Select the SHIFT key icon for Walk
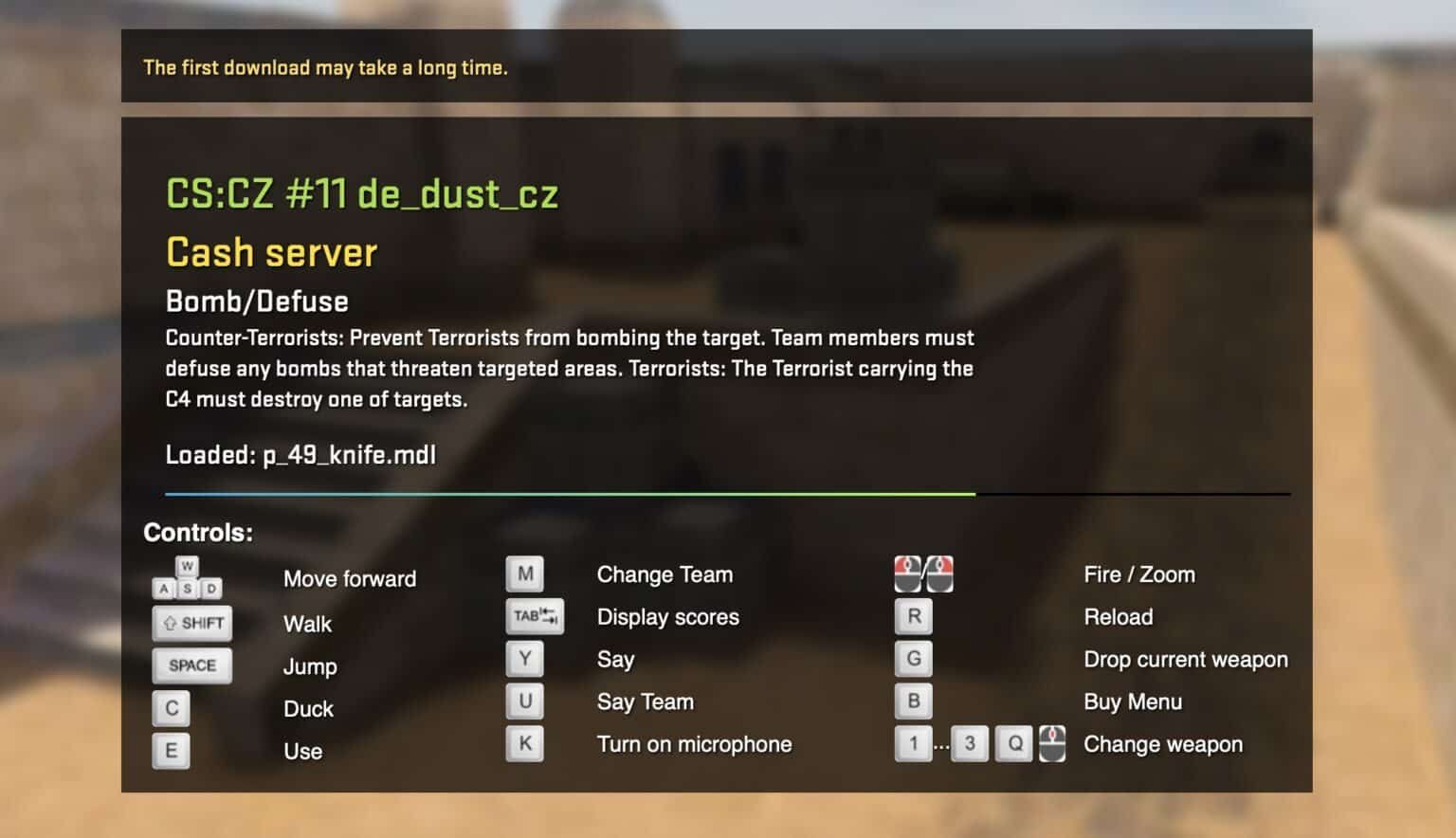The height and width of the screenshot is (838, 1456). [191, 623]
